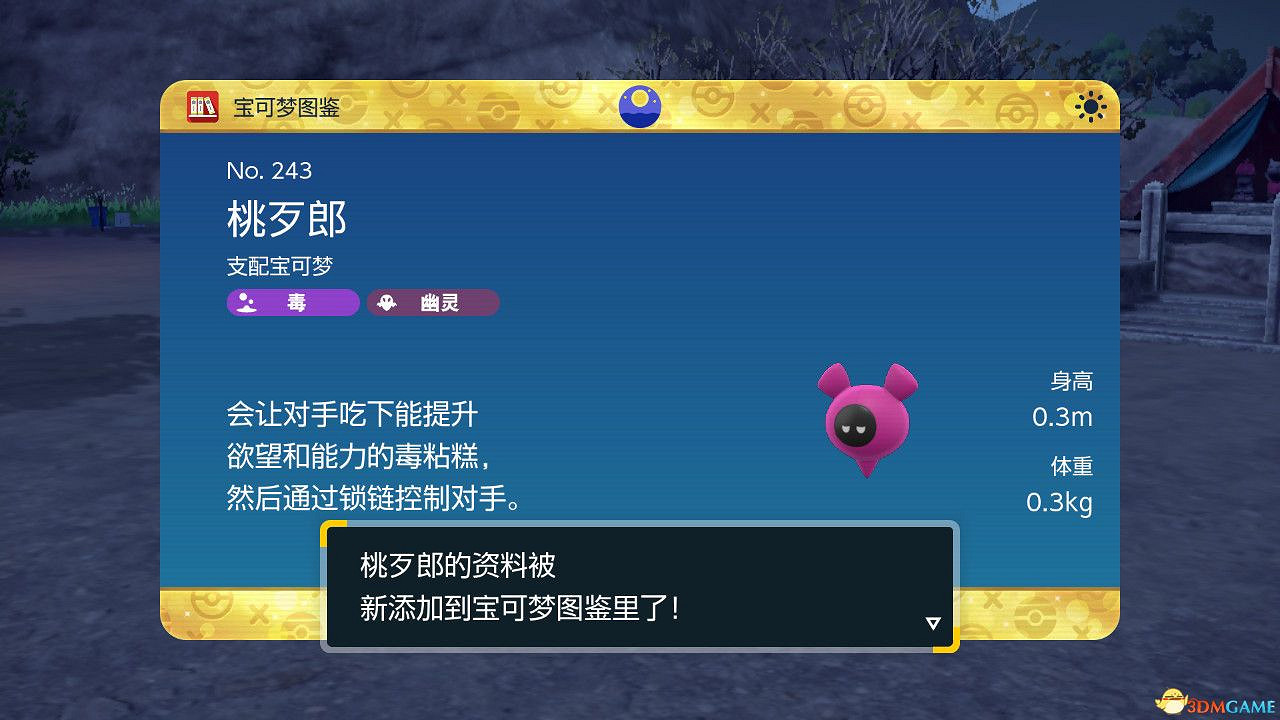Expand the message box with the triangle marker
Viewport: 1280px width, 720px height.
[x=934, y=622]
